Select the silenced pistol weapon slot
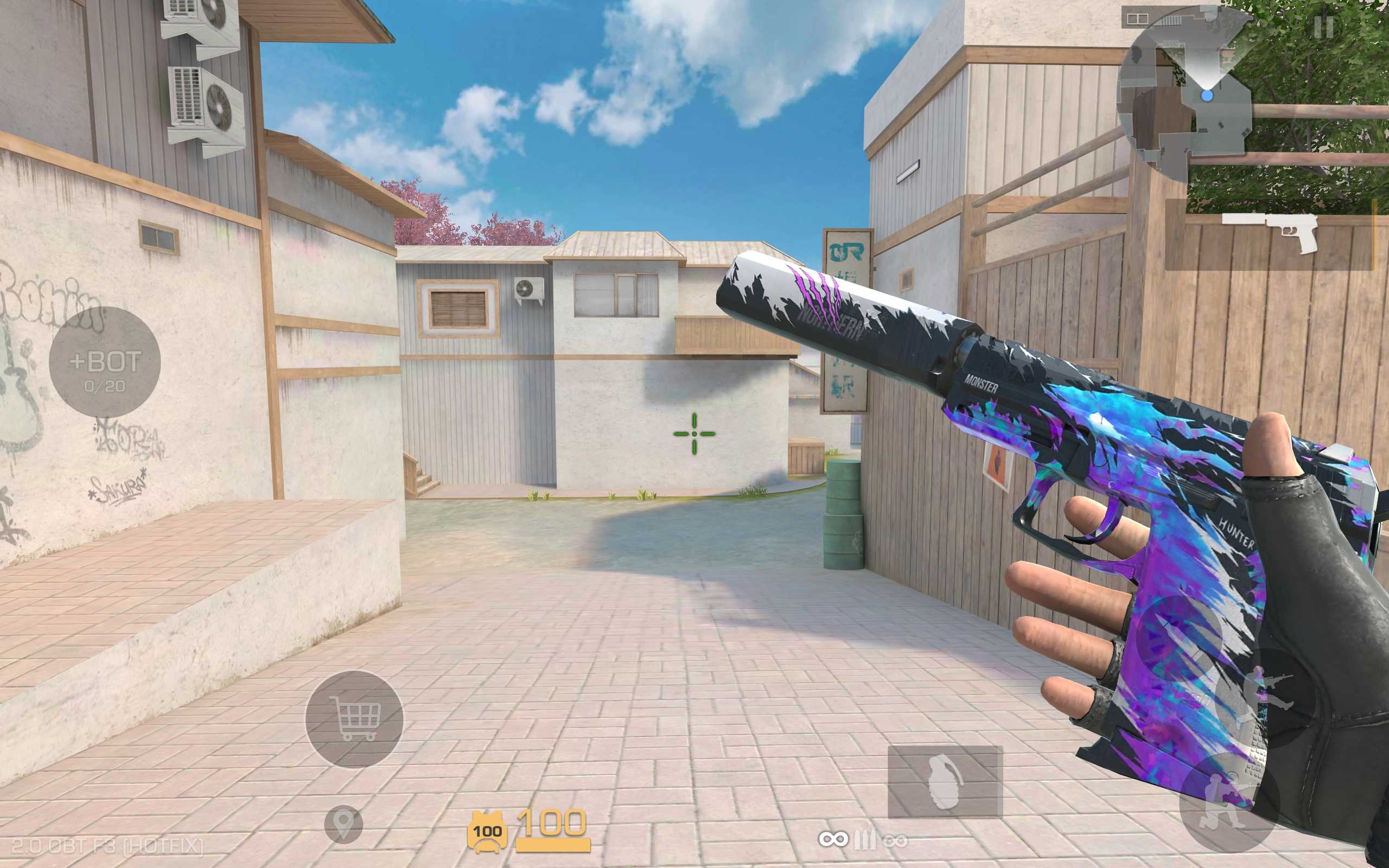 tap(1270, 234)
